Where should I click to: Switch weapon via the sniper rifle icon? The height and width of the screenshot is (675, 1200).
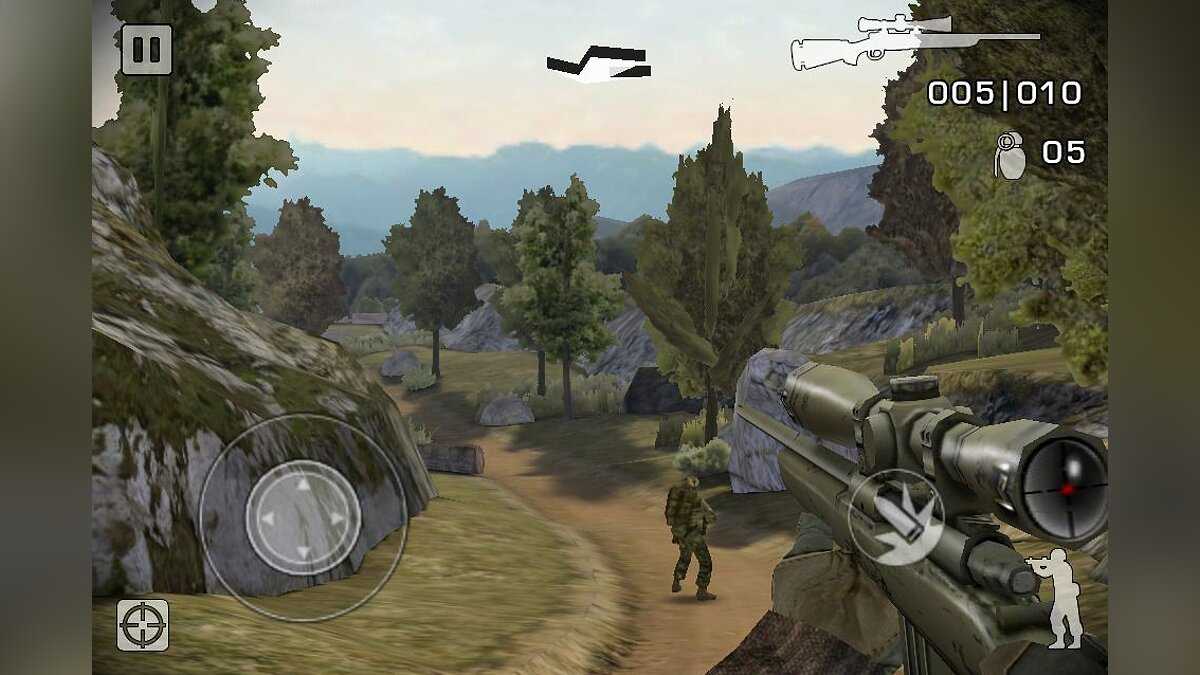click(x=912, y=43)
